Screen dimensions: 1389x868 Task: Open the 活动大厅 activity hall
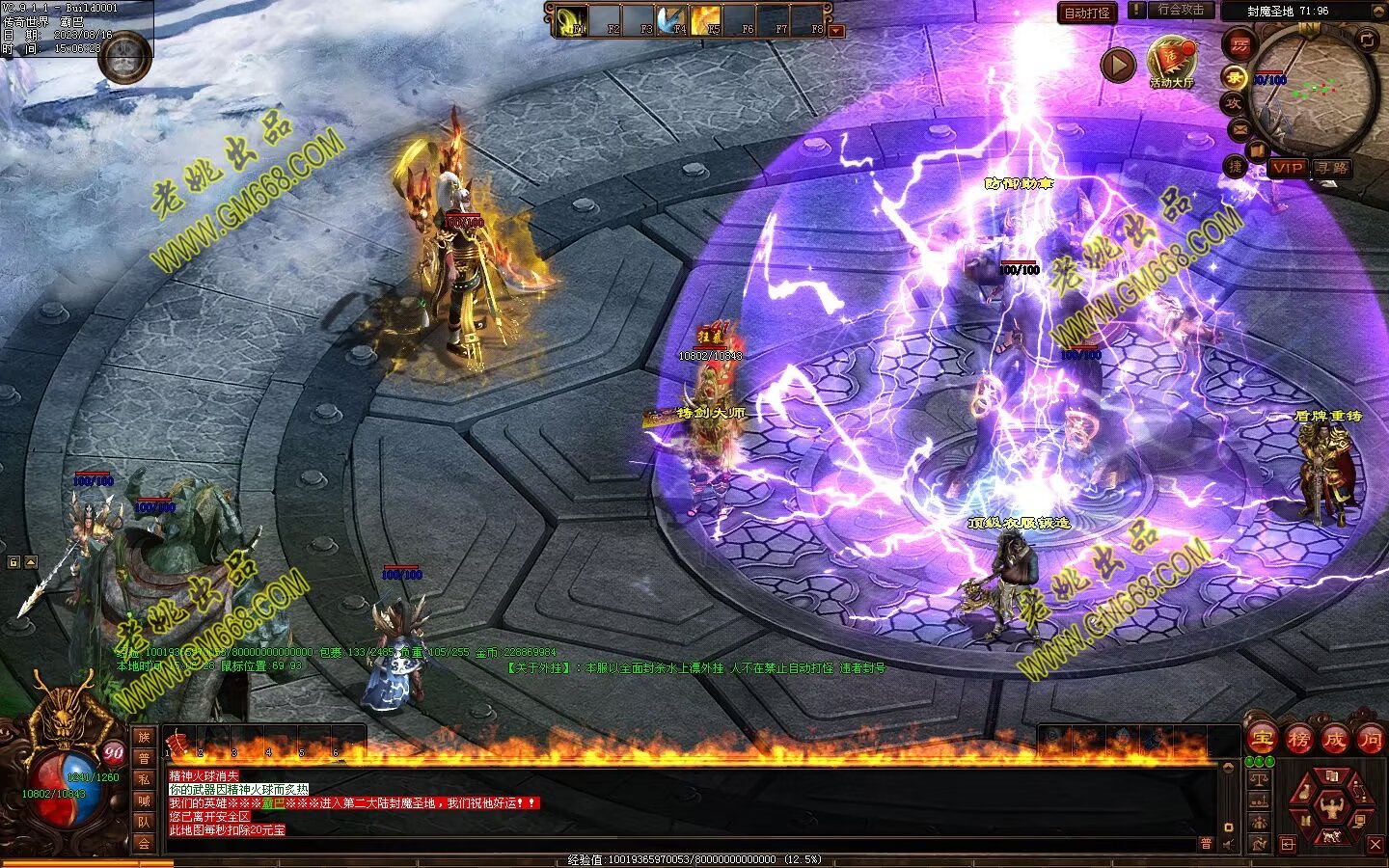click(1171, 62)
